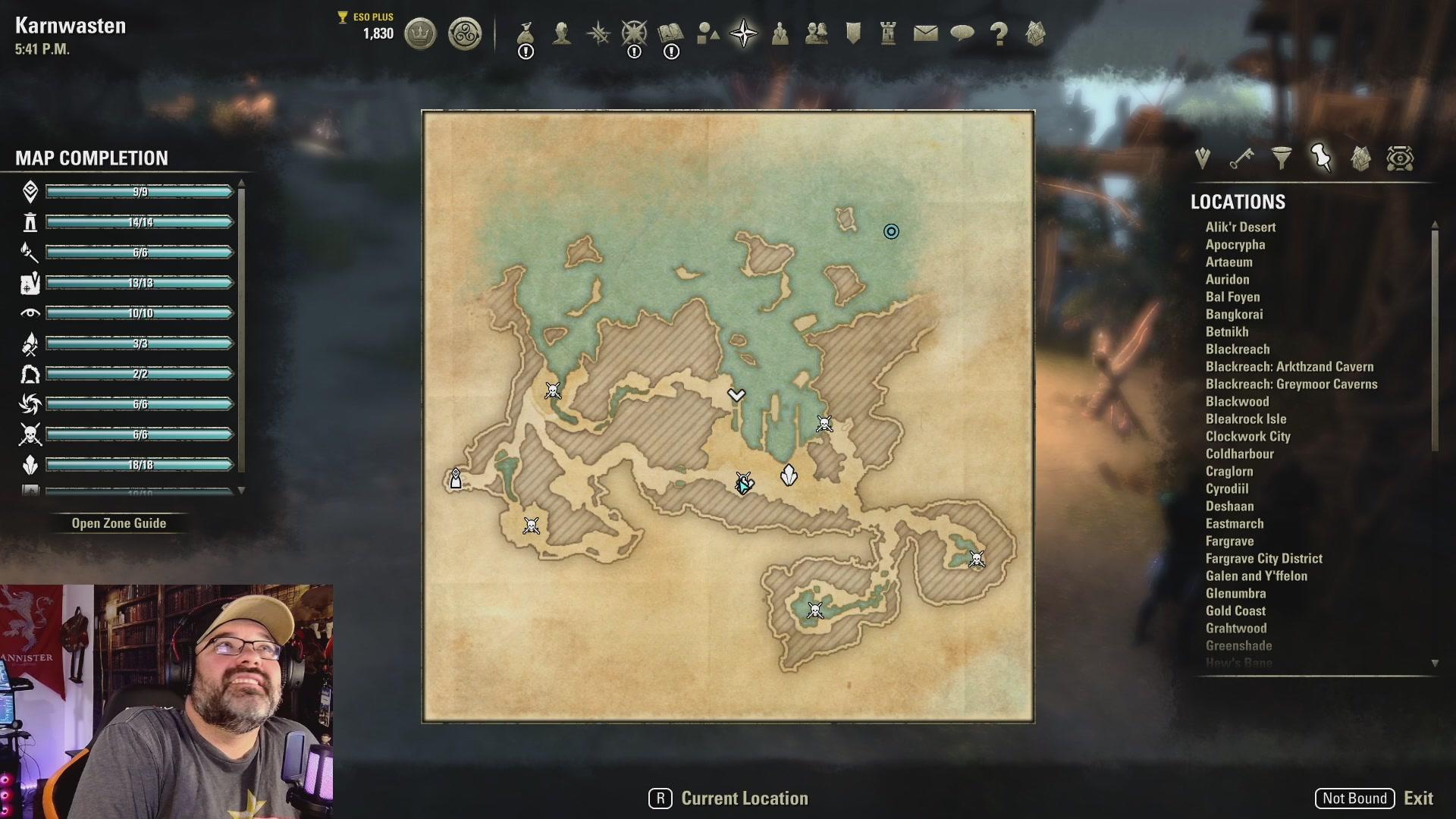Select the Group social icon
This screenshot has width=1456, height=819.
tap(780, 33)
